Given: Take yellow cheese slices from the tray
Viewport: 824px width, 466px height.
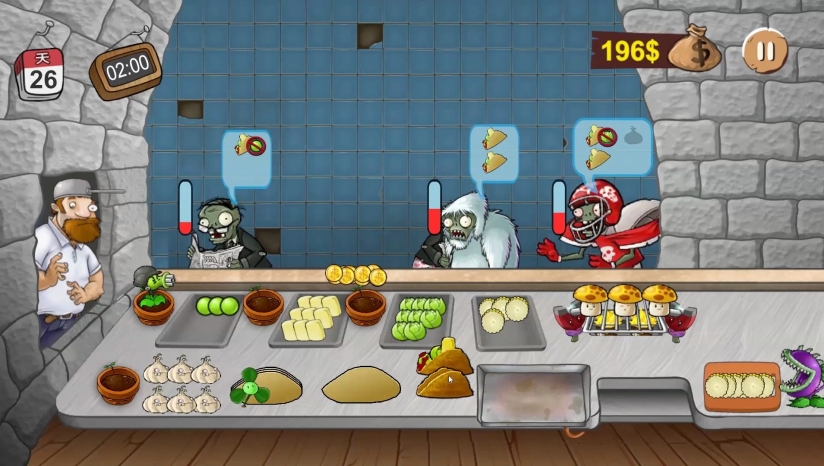Looking at the screenshot, I should point(308,319).
